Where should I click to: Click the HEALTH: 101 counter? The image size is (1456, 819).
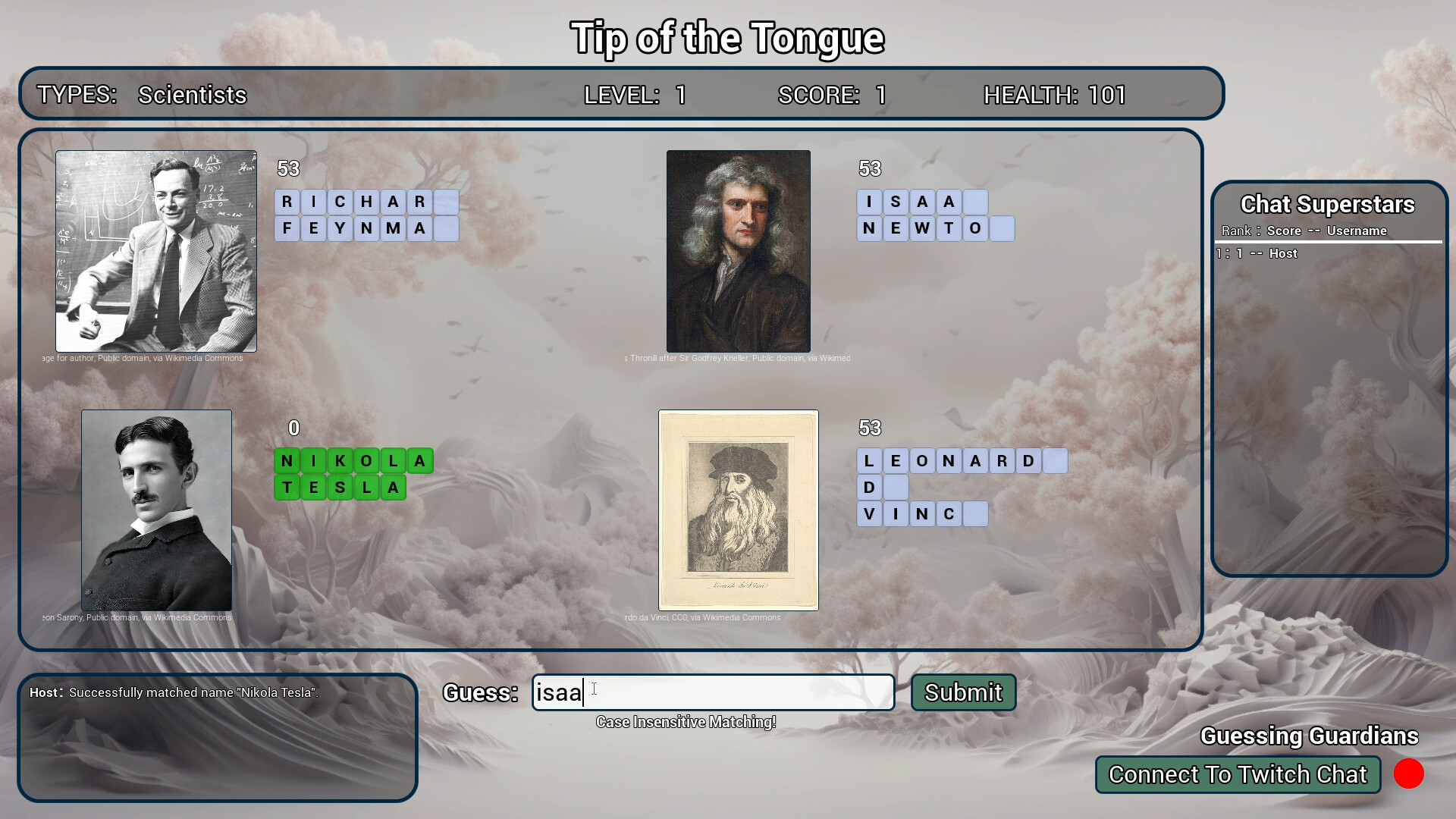(x=1055, y=95)
